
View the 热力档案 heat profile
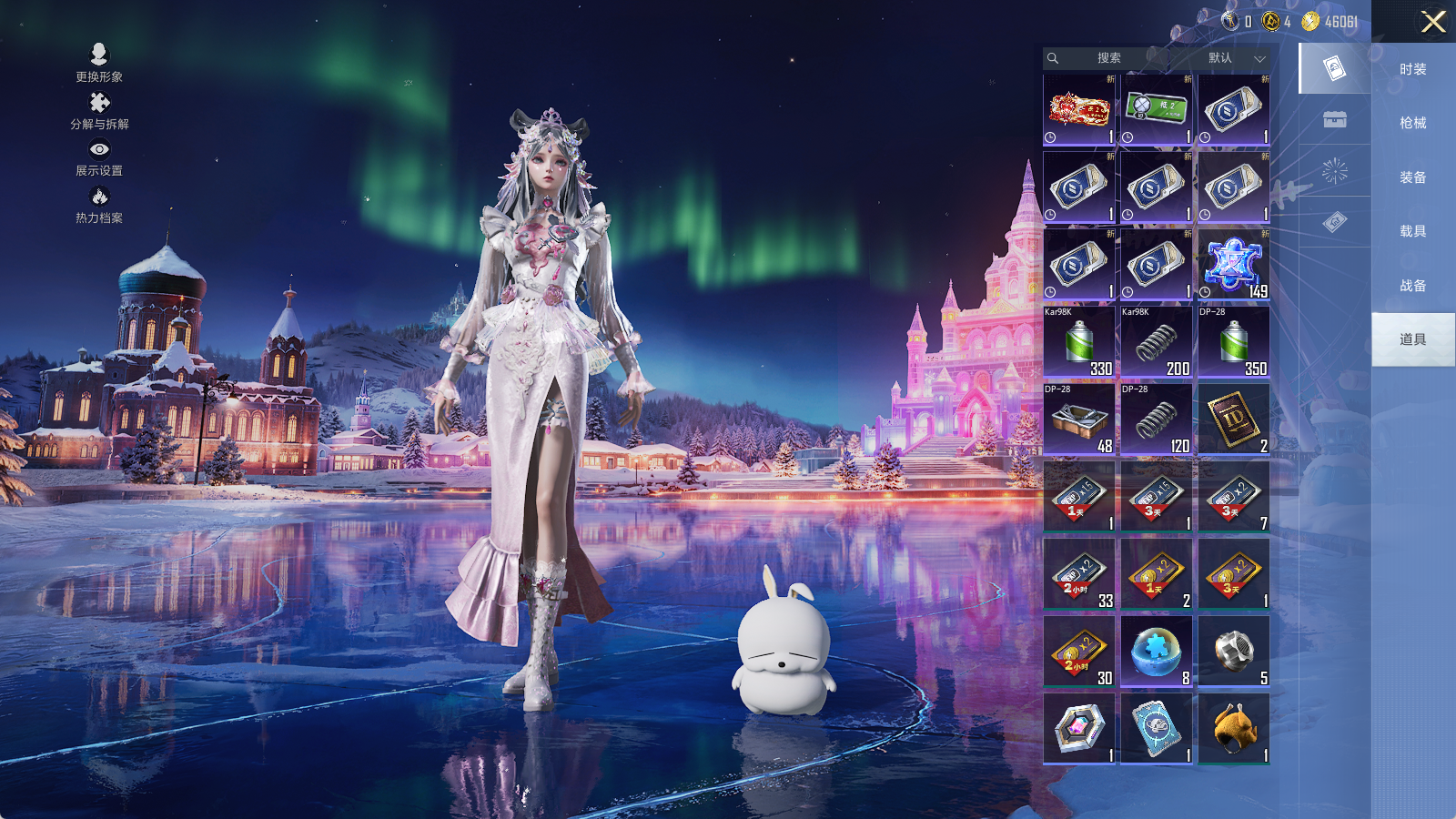(99, 205)
